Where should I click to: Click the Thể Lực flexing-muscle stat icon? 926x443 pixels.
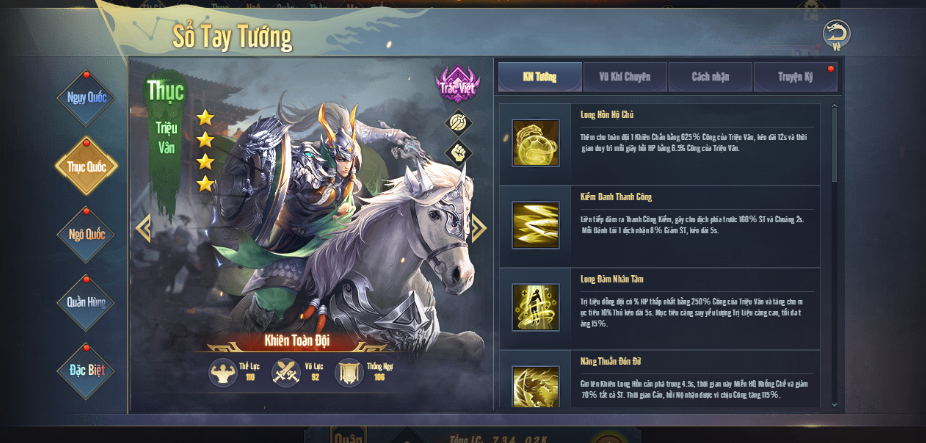pyautogui.click(x=222, y=373)
